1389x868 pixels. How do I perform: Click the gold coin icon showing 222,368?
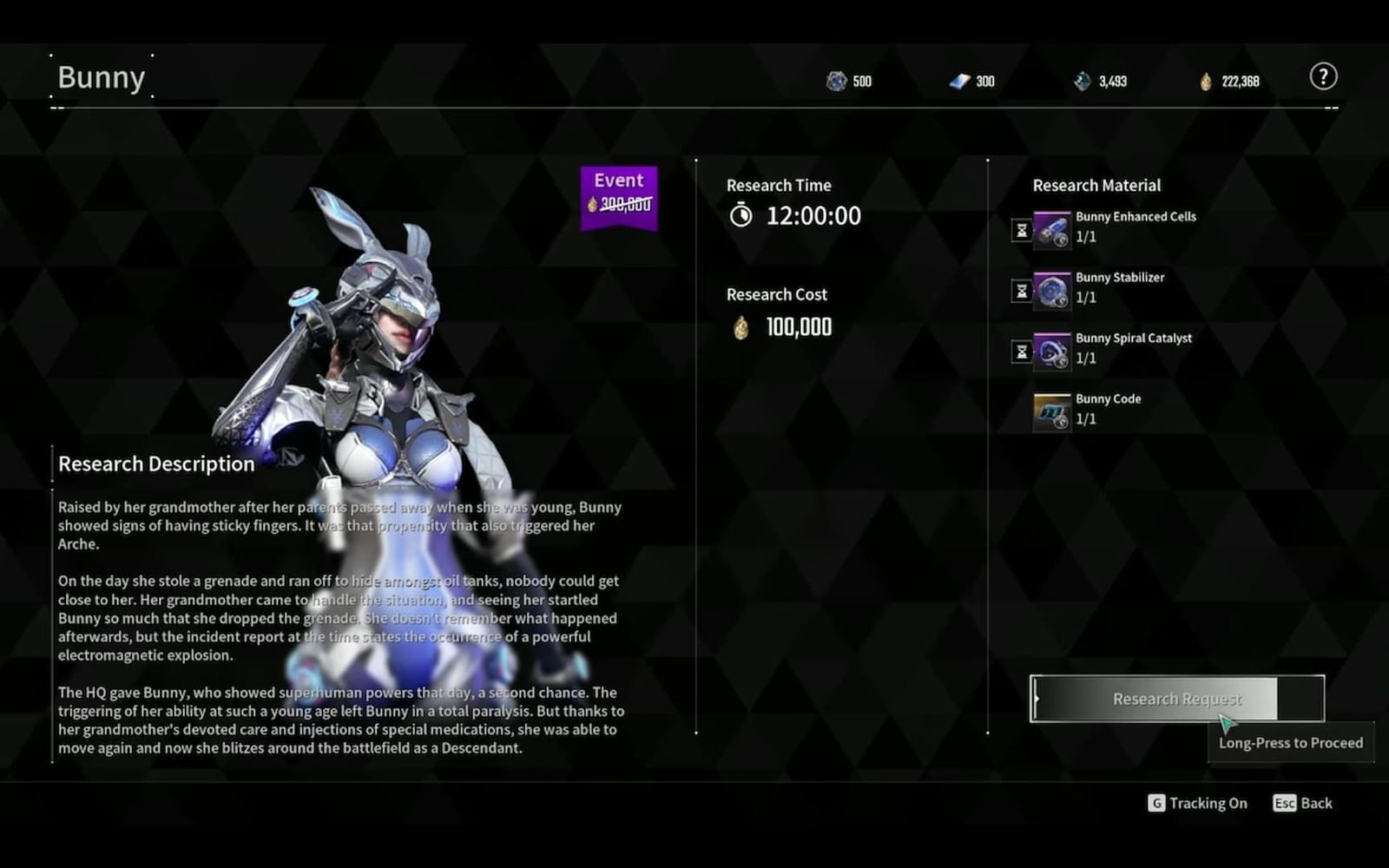click(x=1205, y=81)
